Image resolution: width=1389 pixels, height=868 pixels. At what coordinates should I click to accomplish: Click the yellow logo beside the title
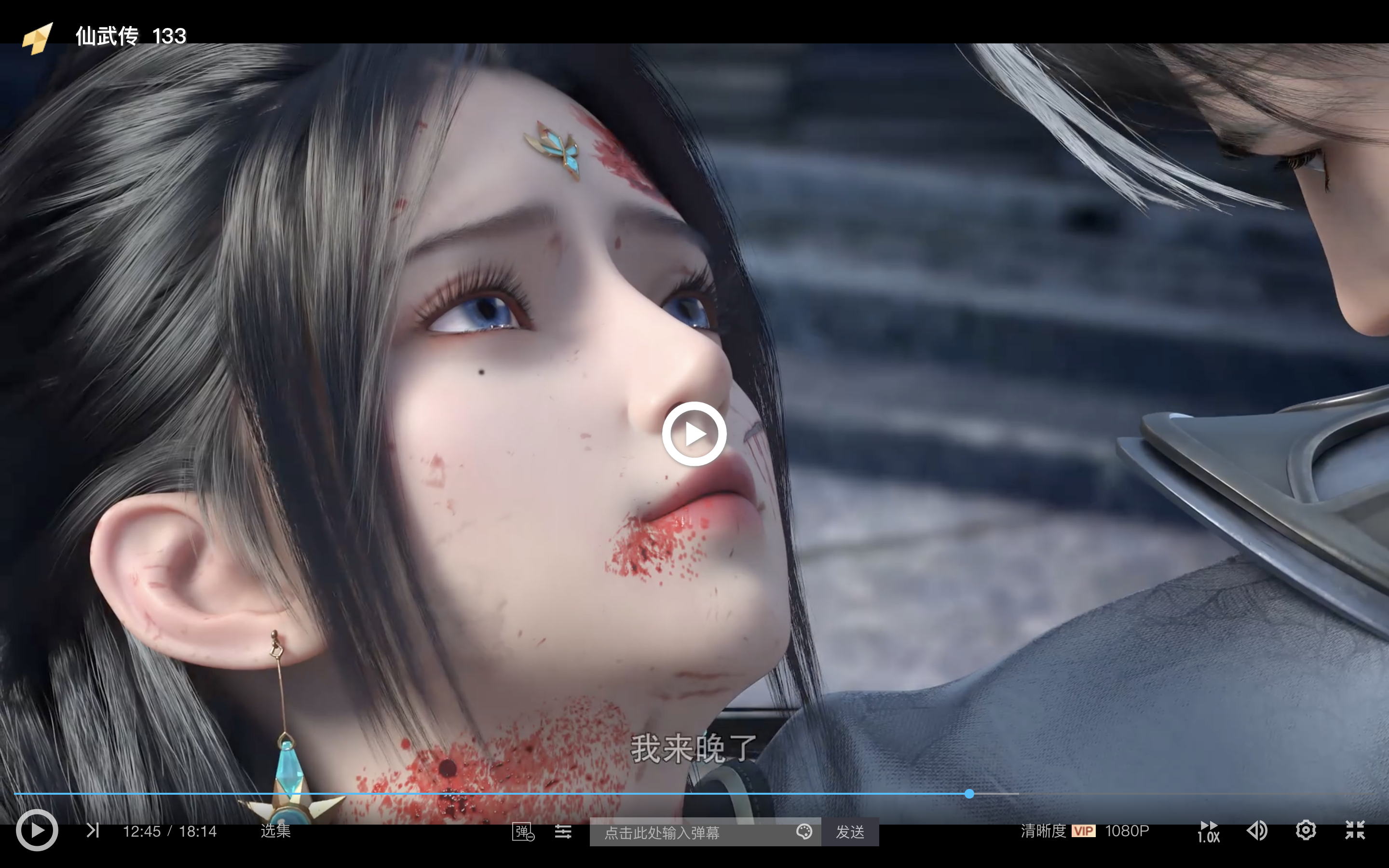38,38
